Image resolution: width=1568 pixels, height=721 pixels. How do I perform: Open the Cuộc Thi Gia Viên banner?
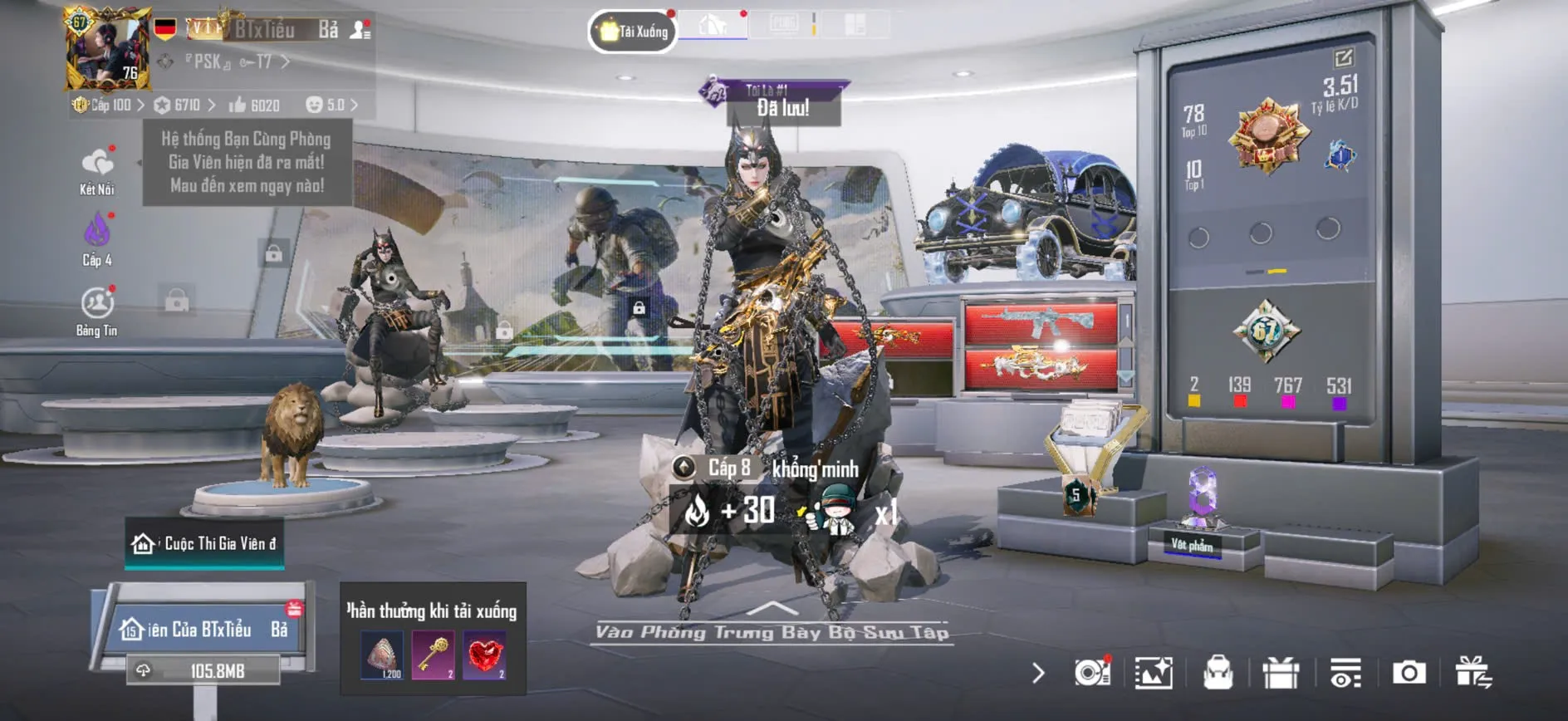(204, 544)
